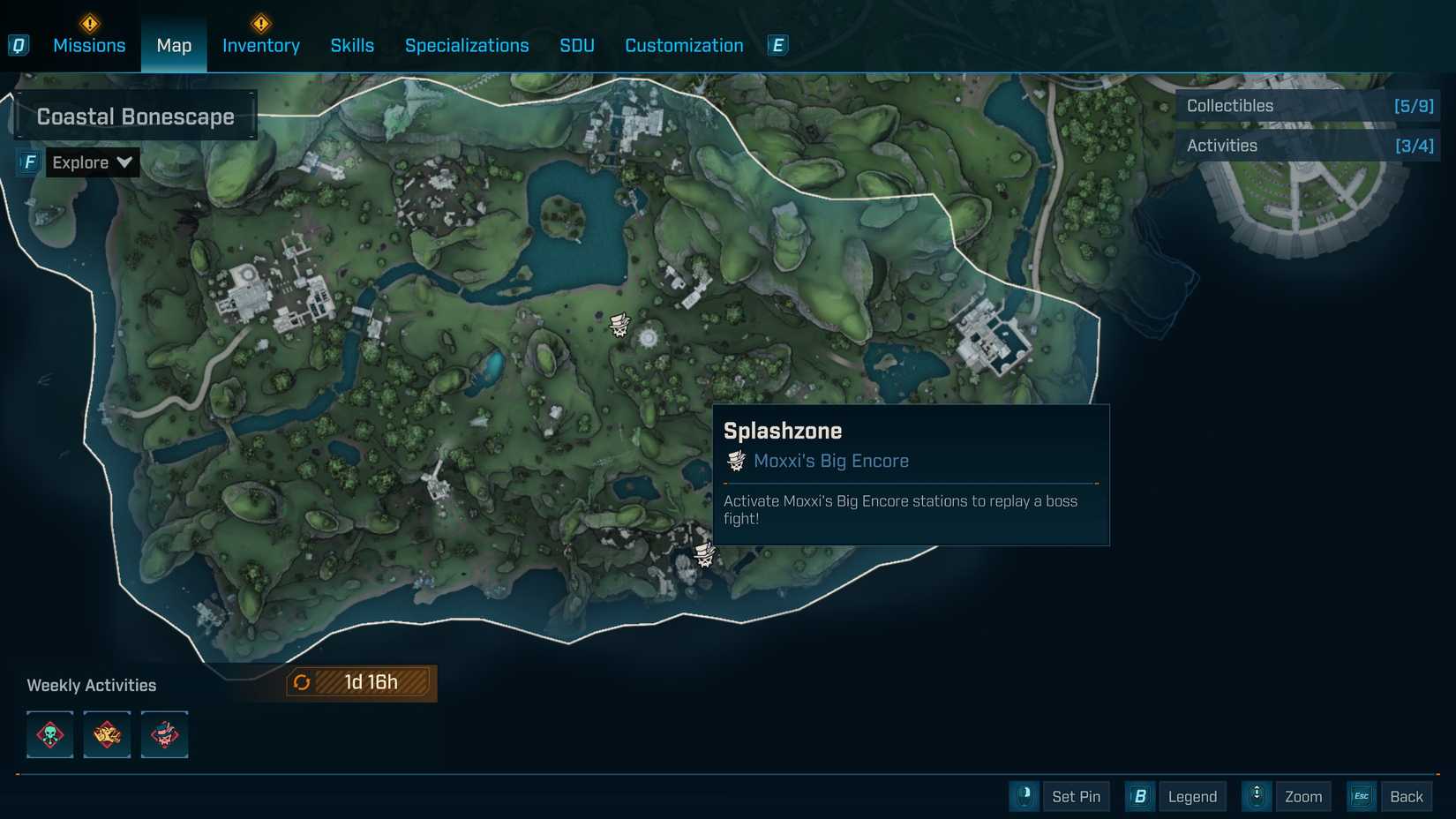Viewport: 1456px width, 819px height.
Task: Open the Specializations menu
Action: tap(467, 45)
